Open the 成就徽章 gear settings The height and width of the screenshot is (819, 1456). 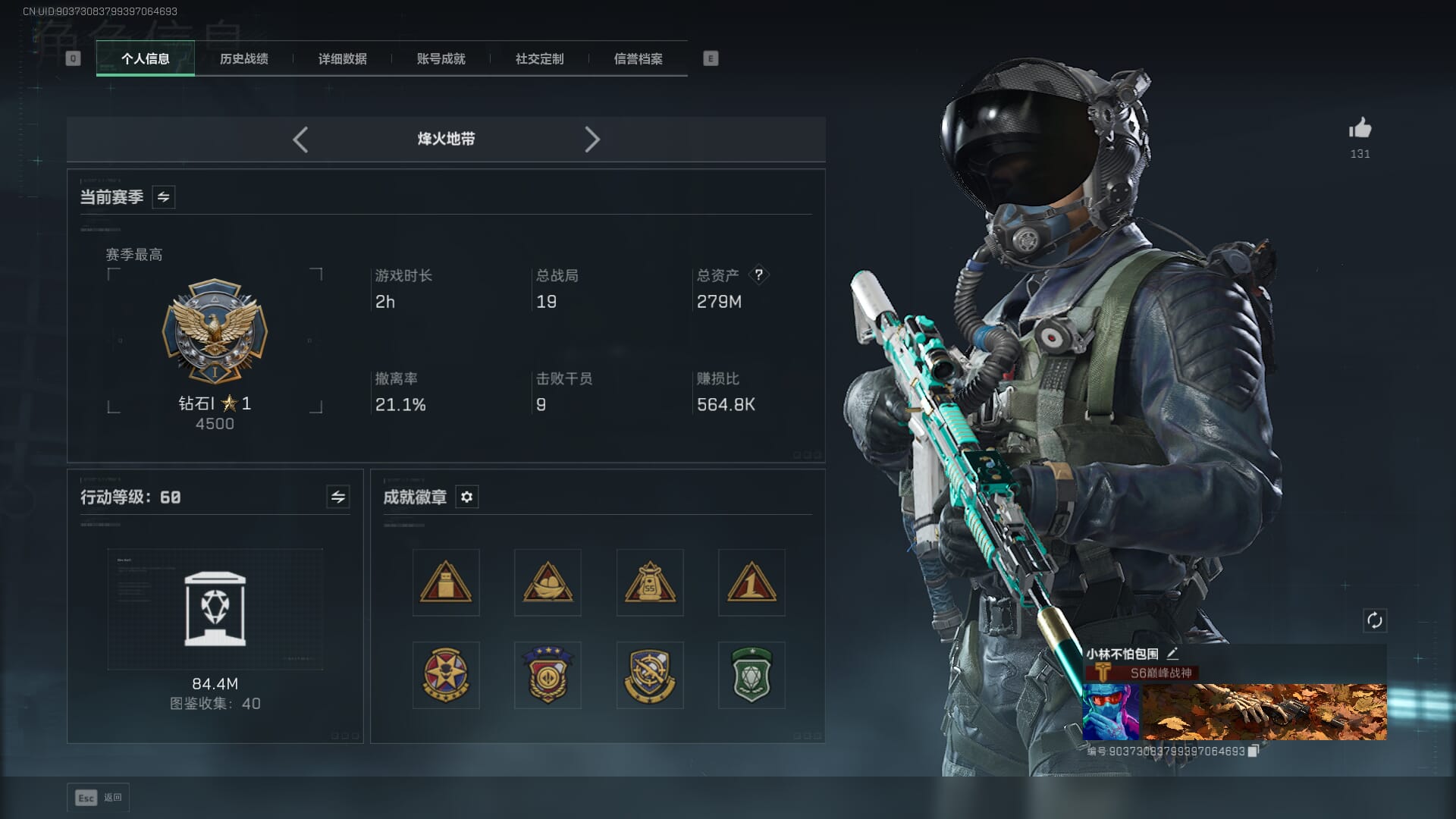click(467, 497)
